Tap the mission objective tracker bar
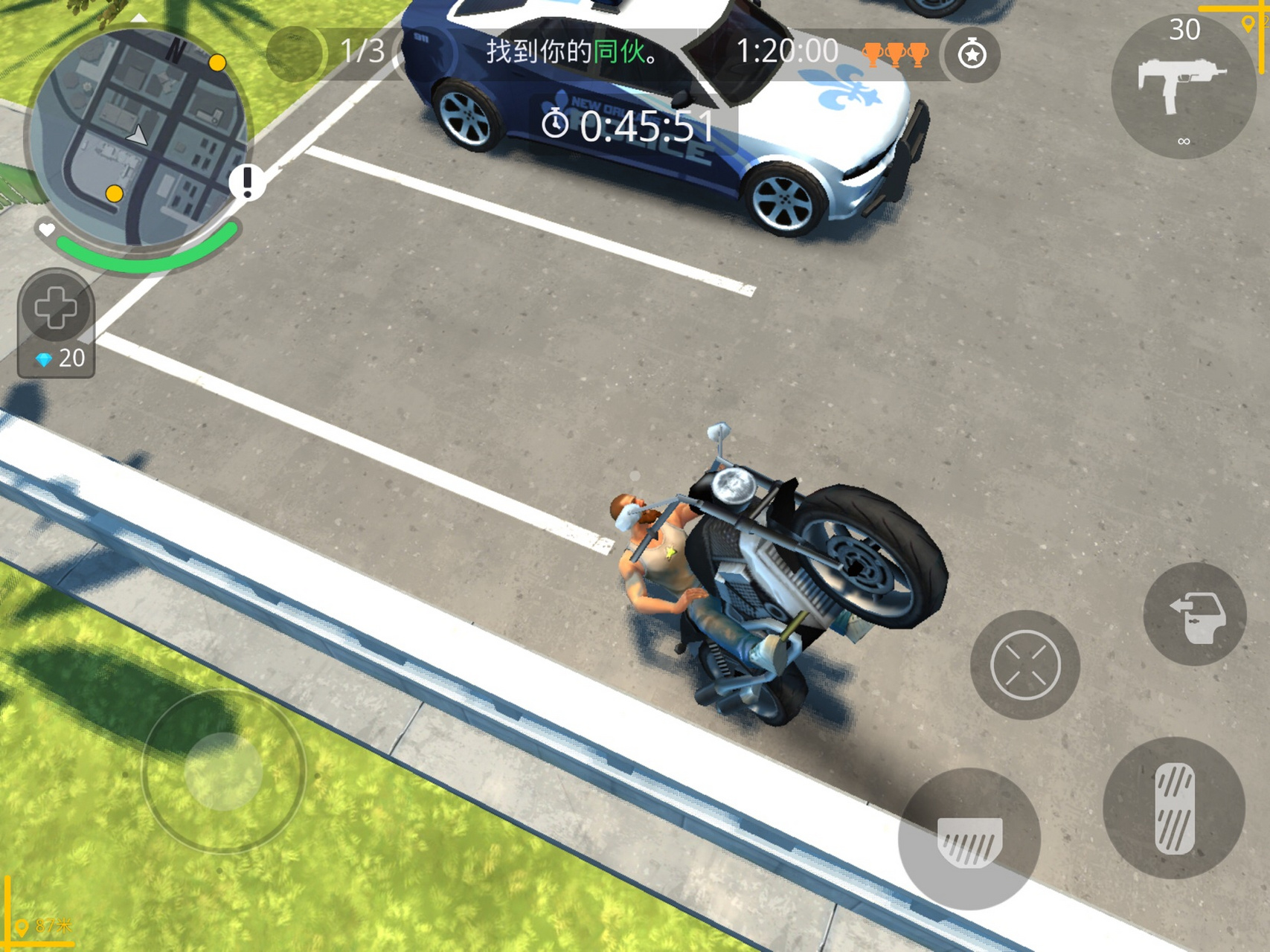Screen dimensions: 1270x952 (x=573, y=52)
